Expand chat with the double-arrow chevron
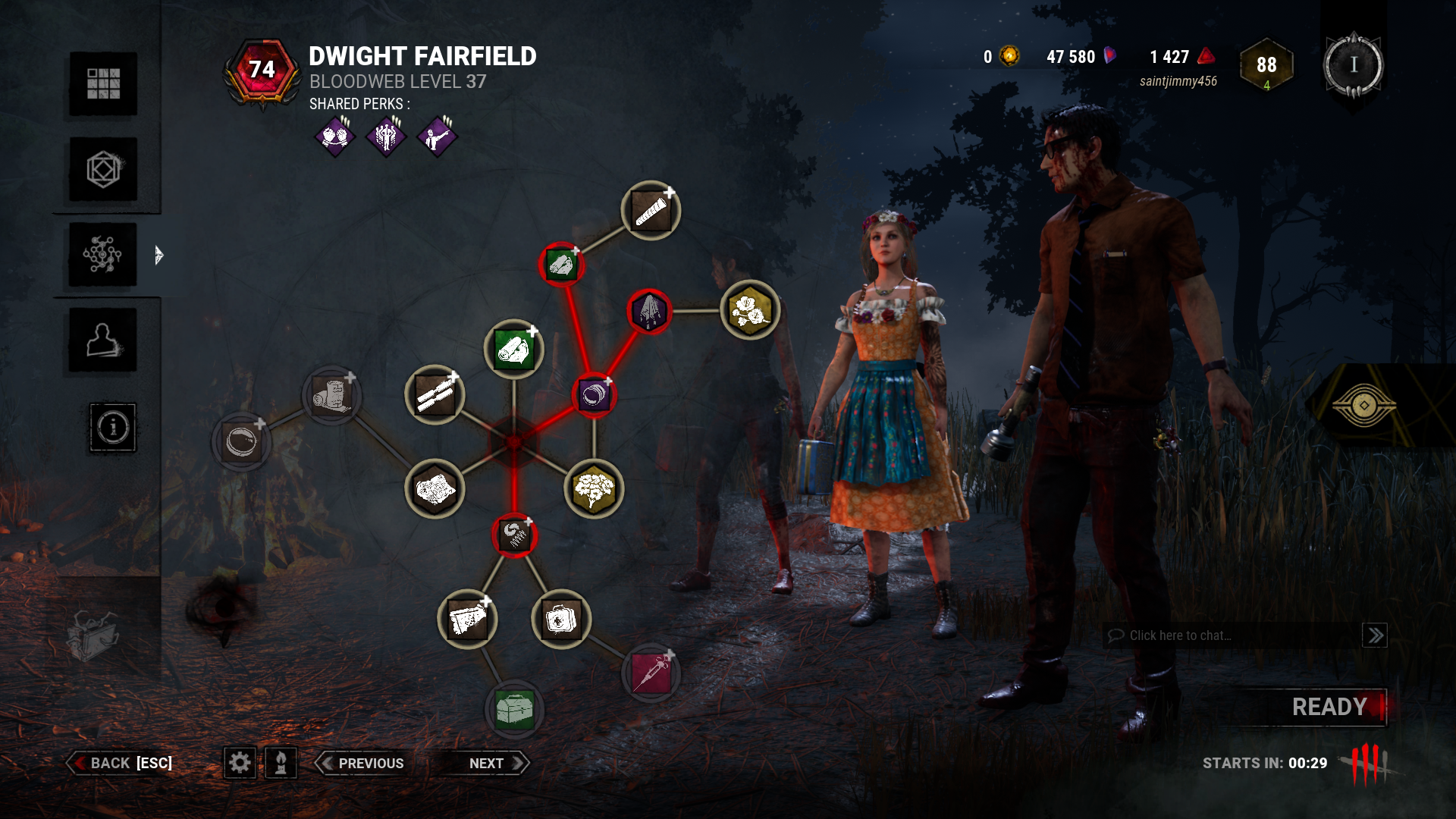 pyautogui.click(x=1375, y=635)
